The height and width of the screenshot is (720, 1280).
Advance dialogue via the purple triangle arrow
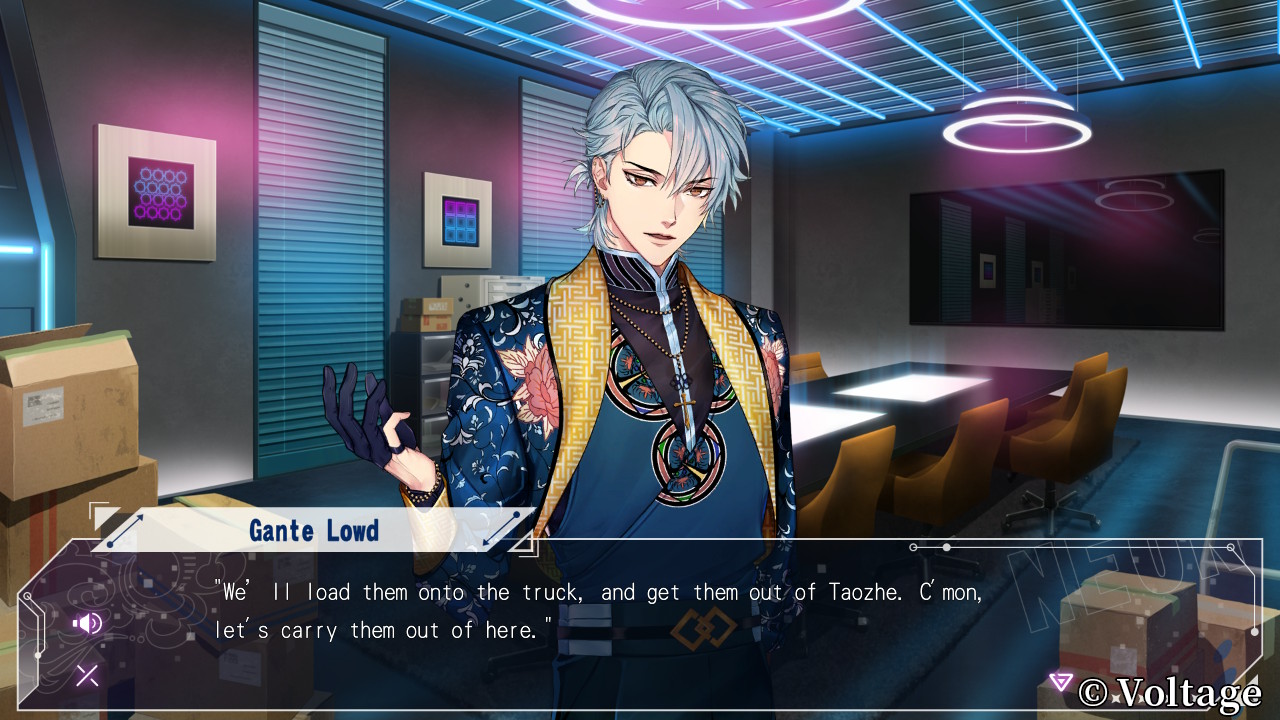pos(1060,682)
